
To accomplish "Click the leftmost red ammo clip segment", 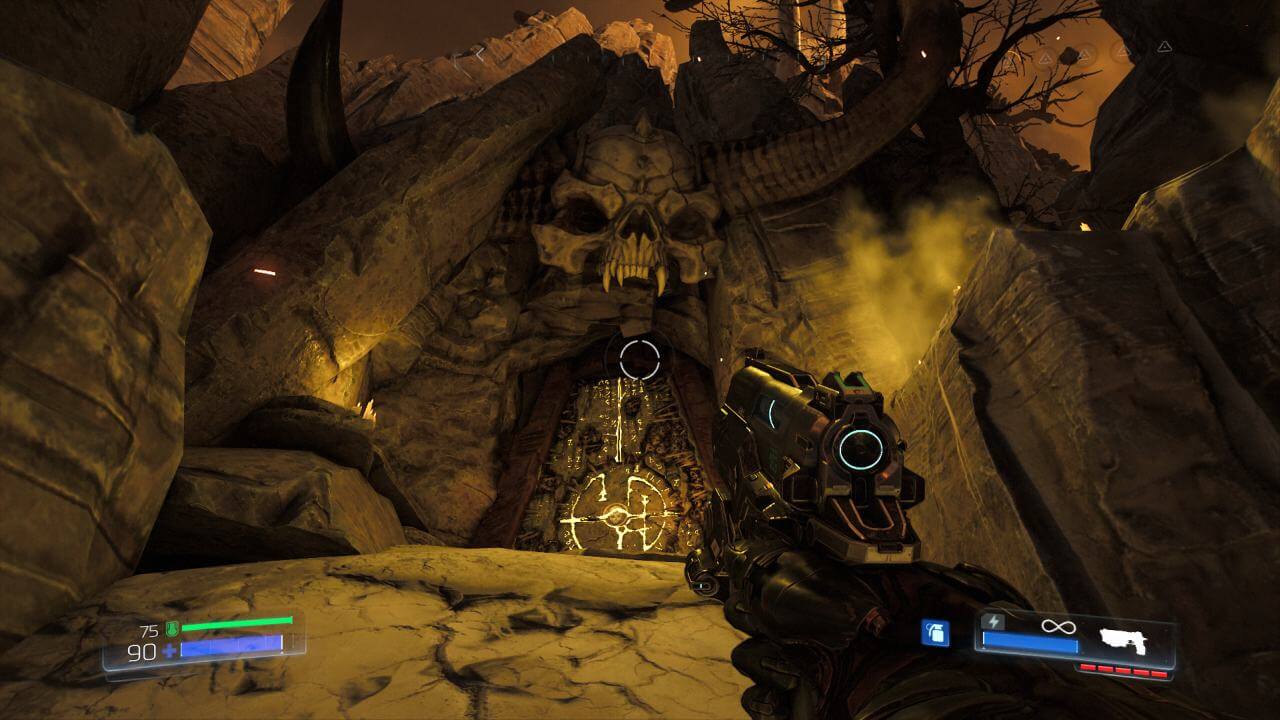I will coord(1087,665).
